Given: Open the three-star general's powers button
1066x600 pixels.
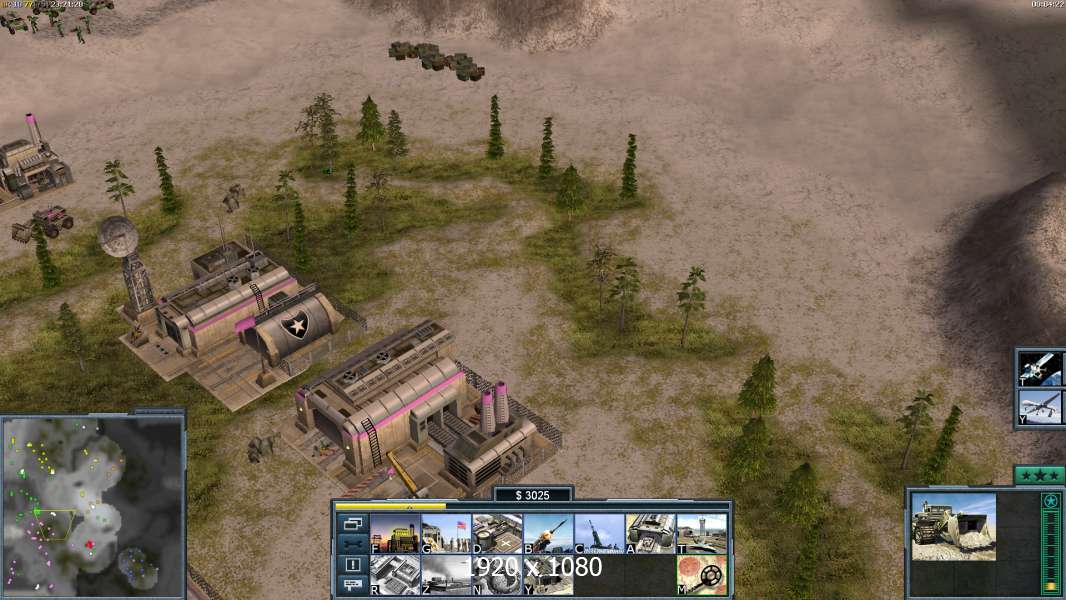Looking at the screenshot, I should pos(1039,475).
